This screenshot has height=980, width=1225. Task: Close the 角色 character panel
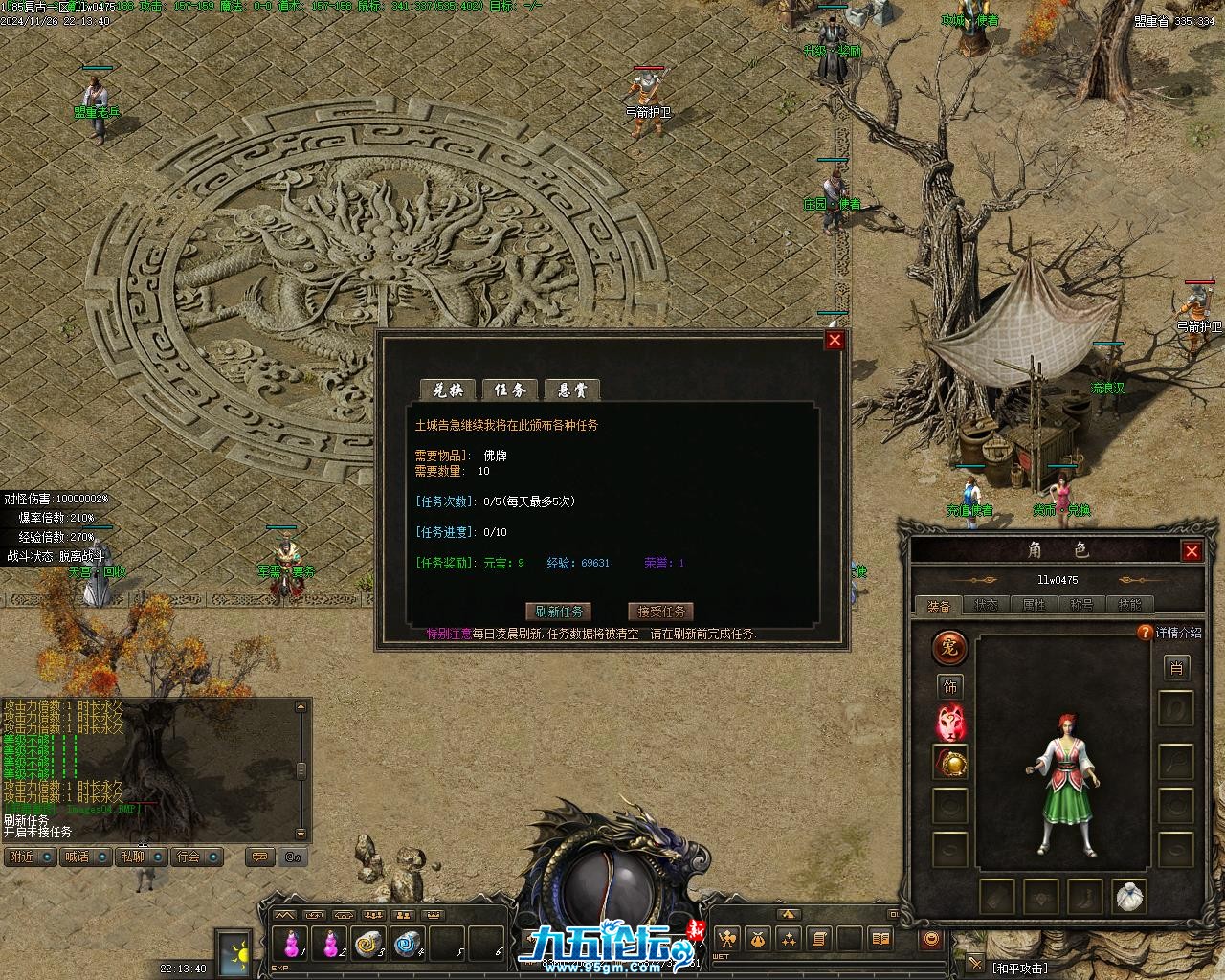(1192, 551)
